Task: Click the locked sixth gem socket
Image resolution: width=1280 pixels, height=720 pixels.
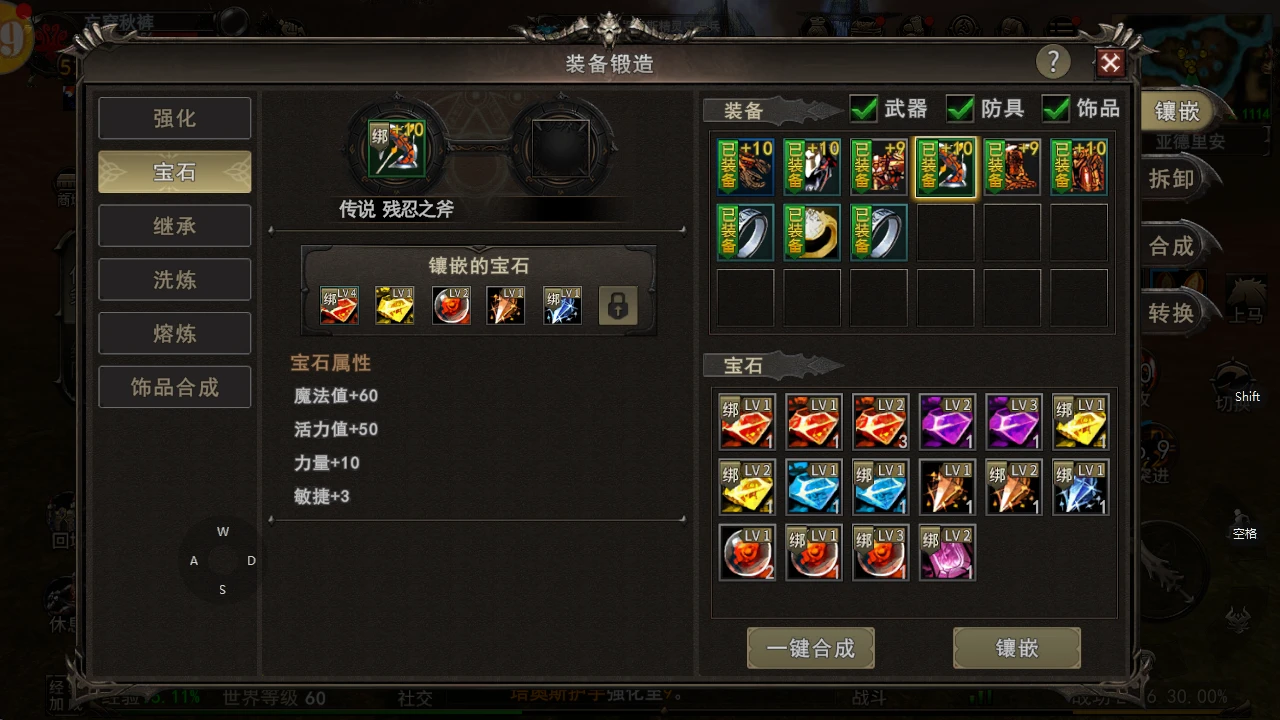Action: [x=618, y=305]
